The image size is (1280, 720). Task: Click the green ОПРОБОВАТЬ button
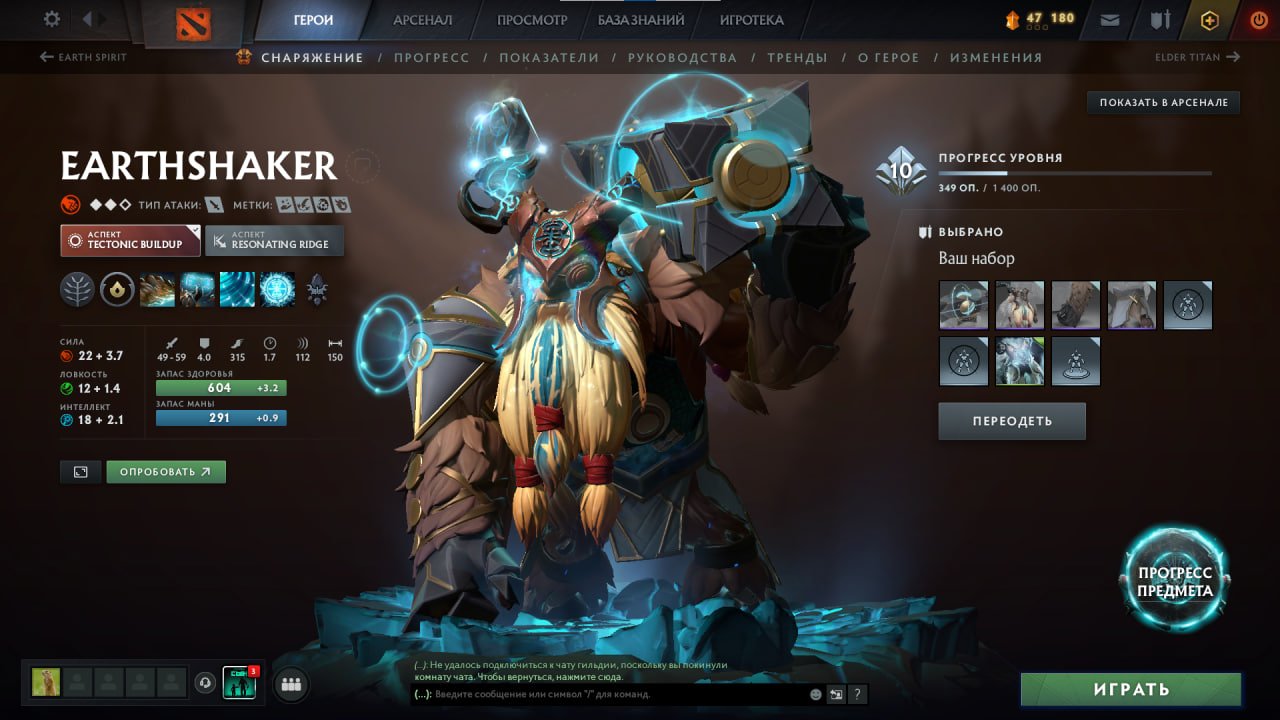166,471
